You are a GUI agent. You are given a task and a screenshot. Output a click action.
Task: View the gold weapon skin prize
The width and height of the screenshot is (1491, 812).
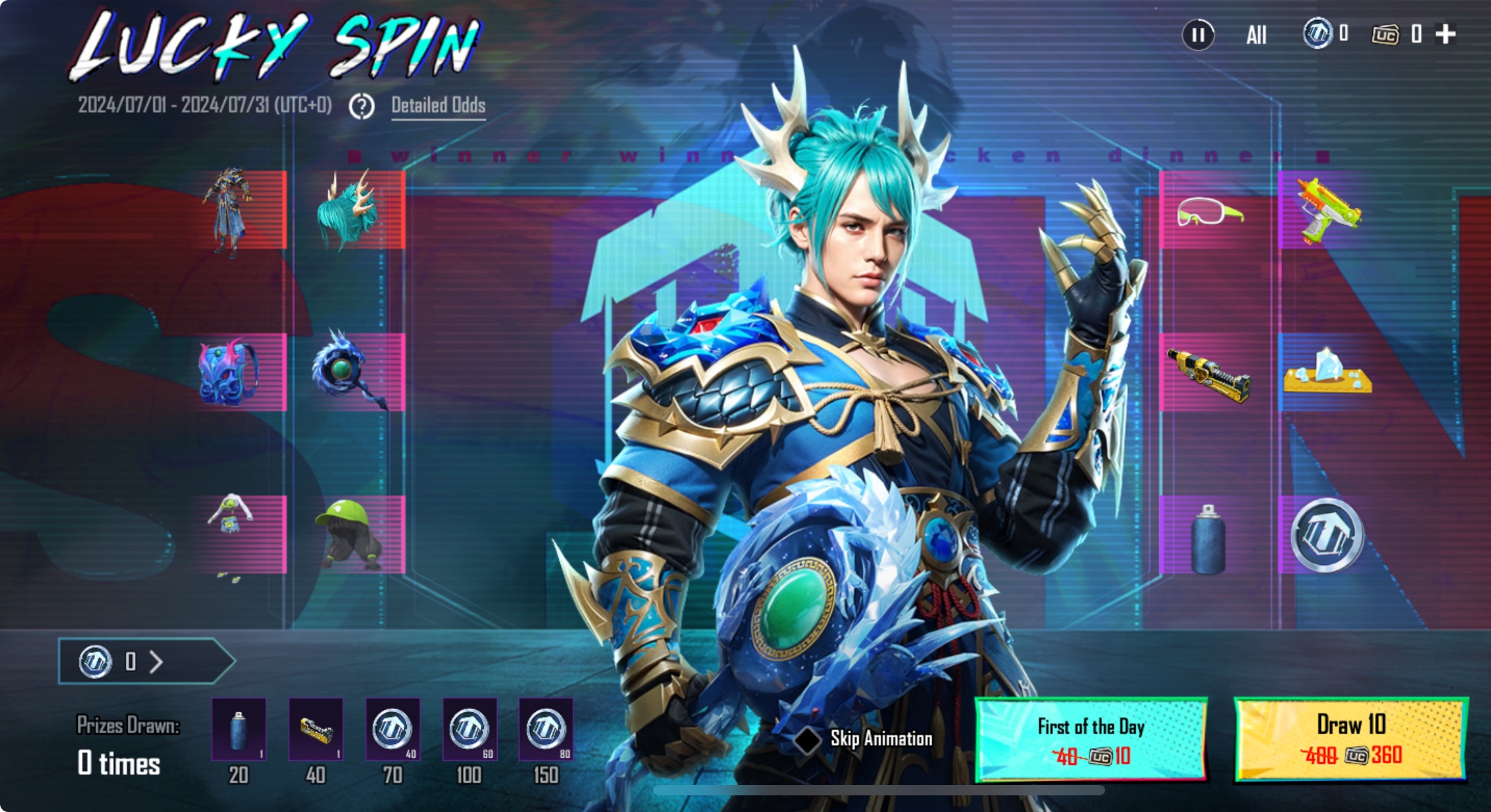point(1209,373)
